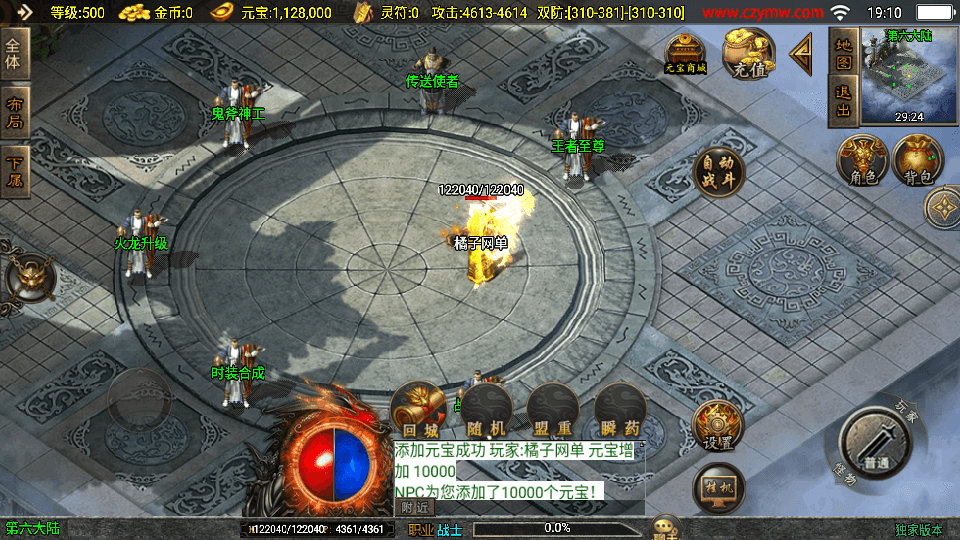The image size is (960, 540).
Task: Activate the 盟重 teleport slot
Action: (551, 410)
